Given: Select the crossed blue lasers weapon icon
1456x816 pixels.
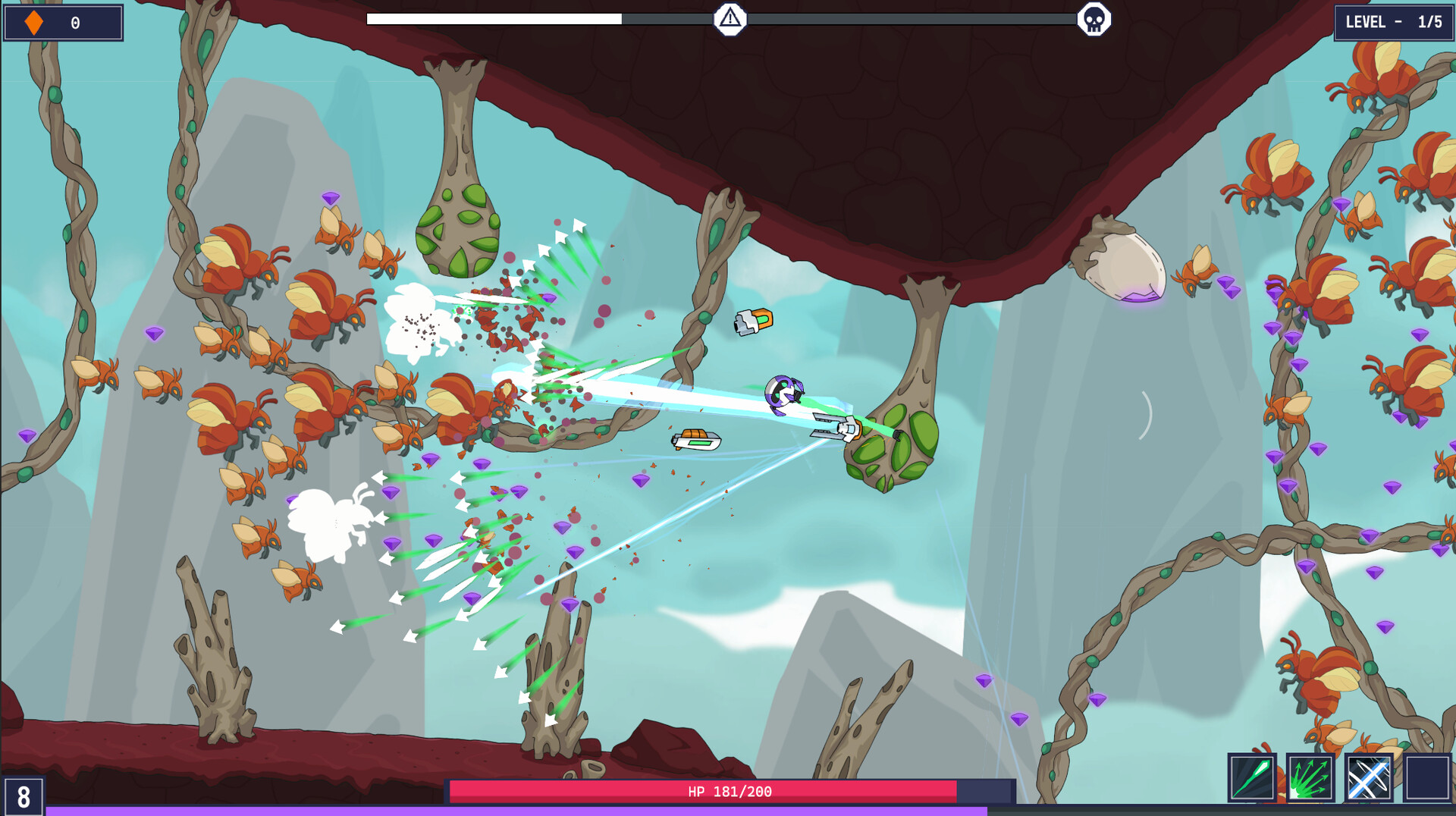Looking at the screenshot, I should coord(1369,777).
